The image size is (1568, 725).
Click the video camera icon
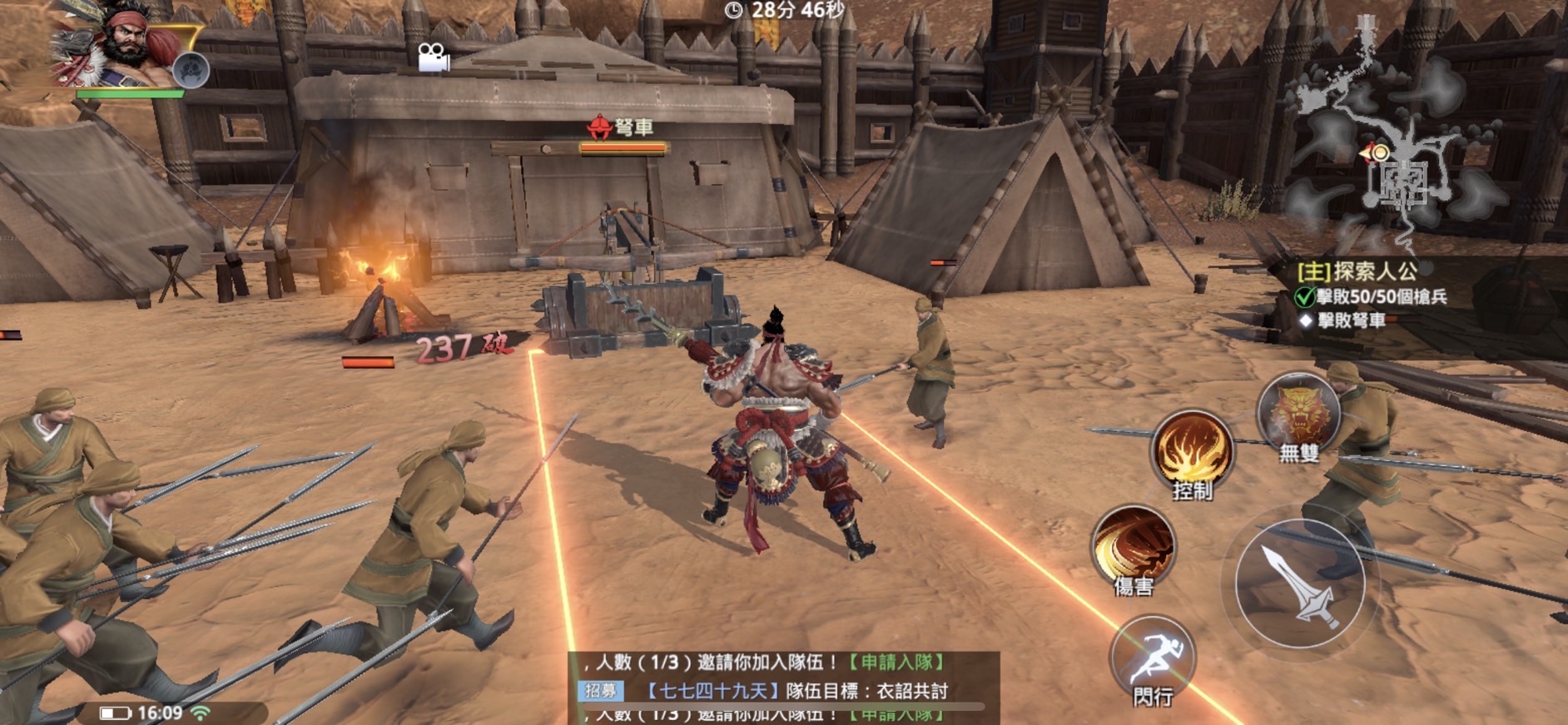[x=433, y=58]
